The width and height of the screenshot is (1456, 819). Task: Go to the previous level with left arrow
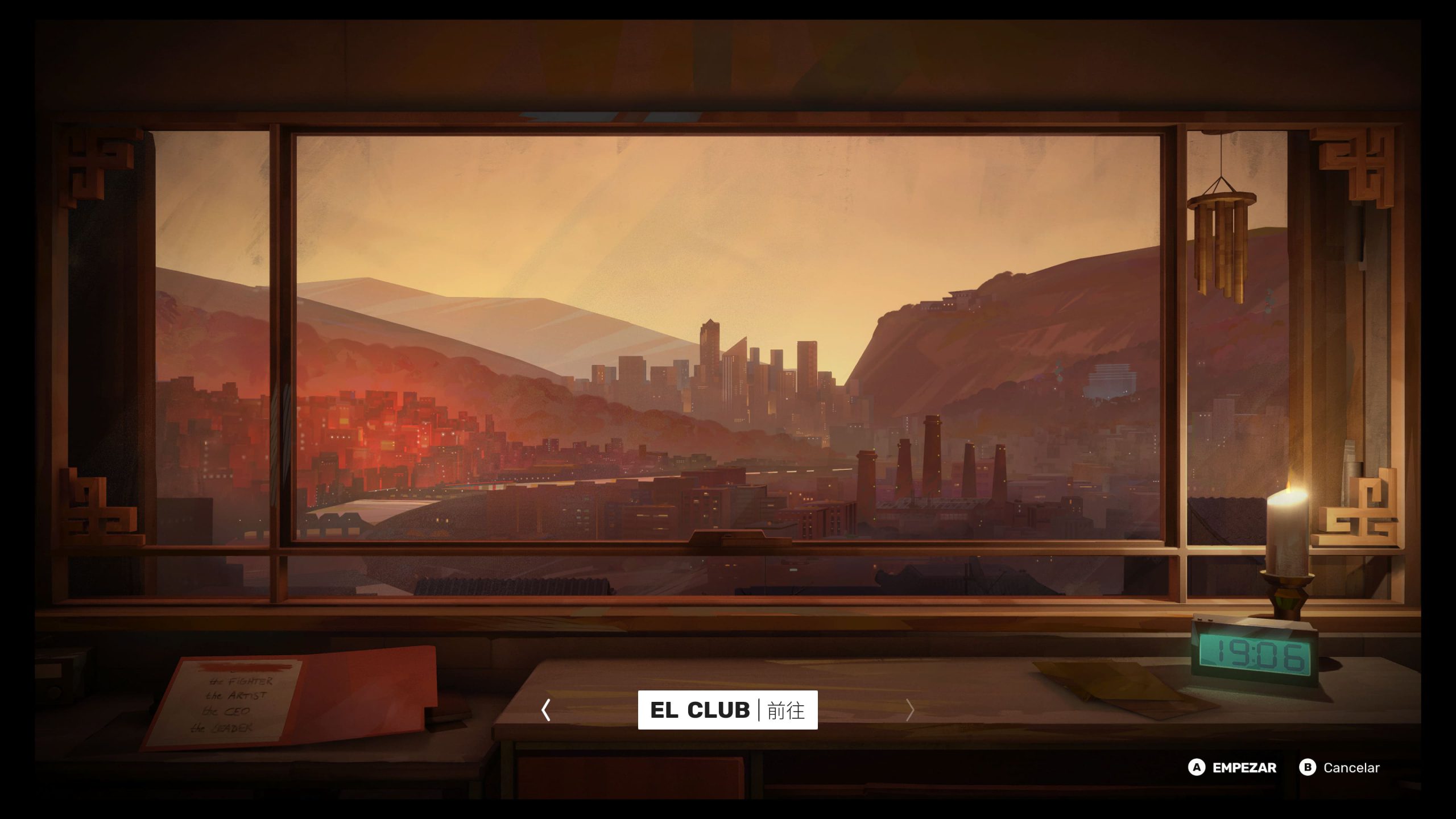tap(546, 710)
